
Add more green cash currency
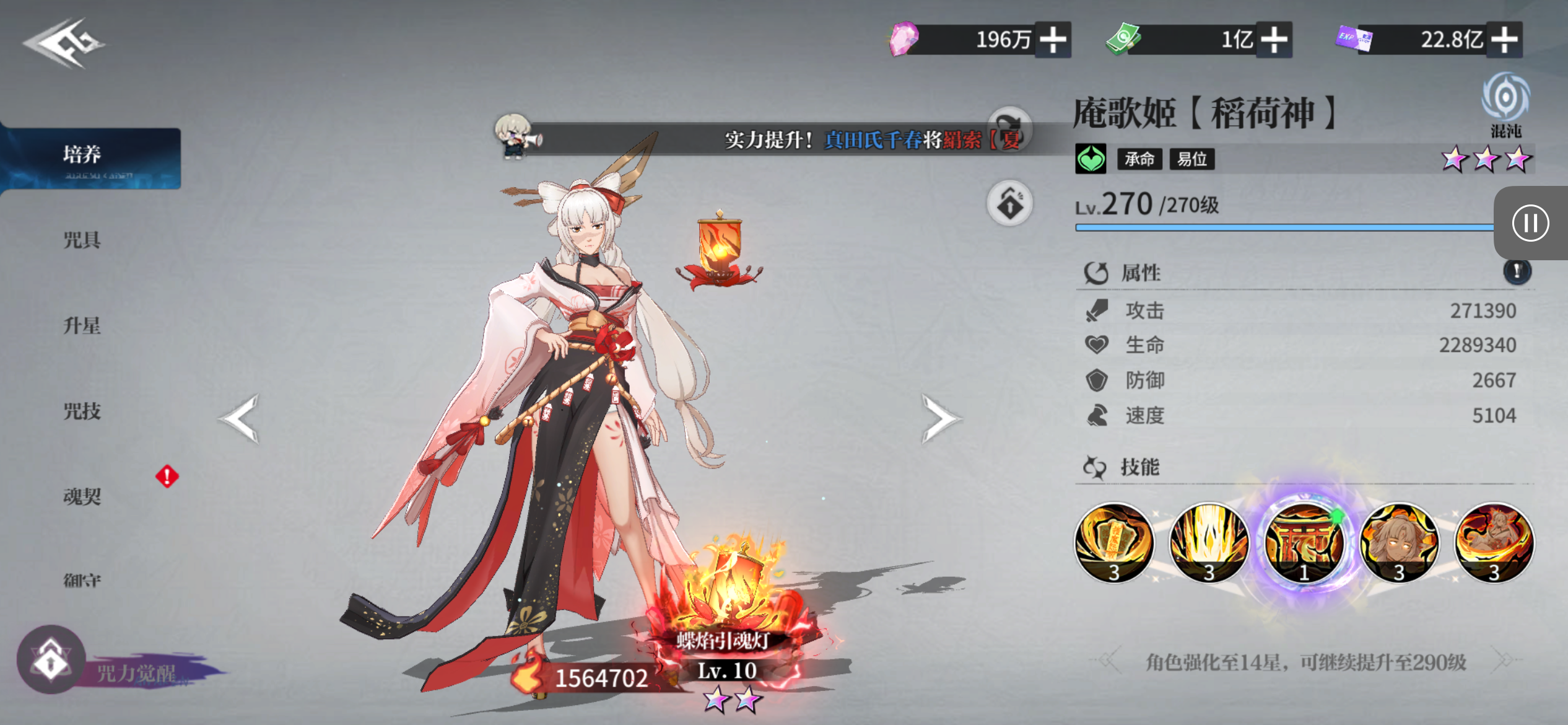(1274, 40)
